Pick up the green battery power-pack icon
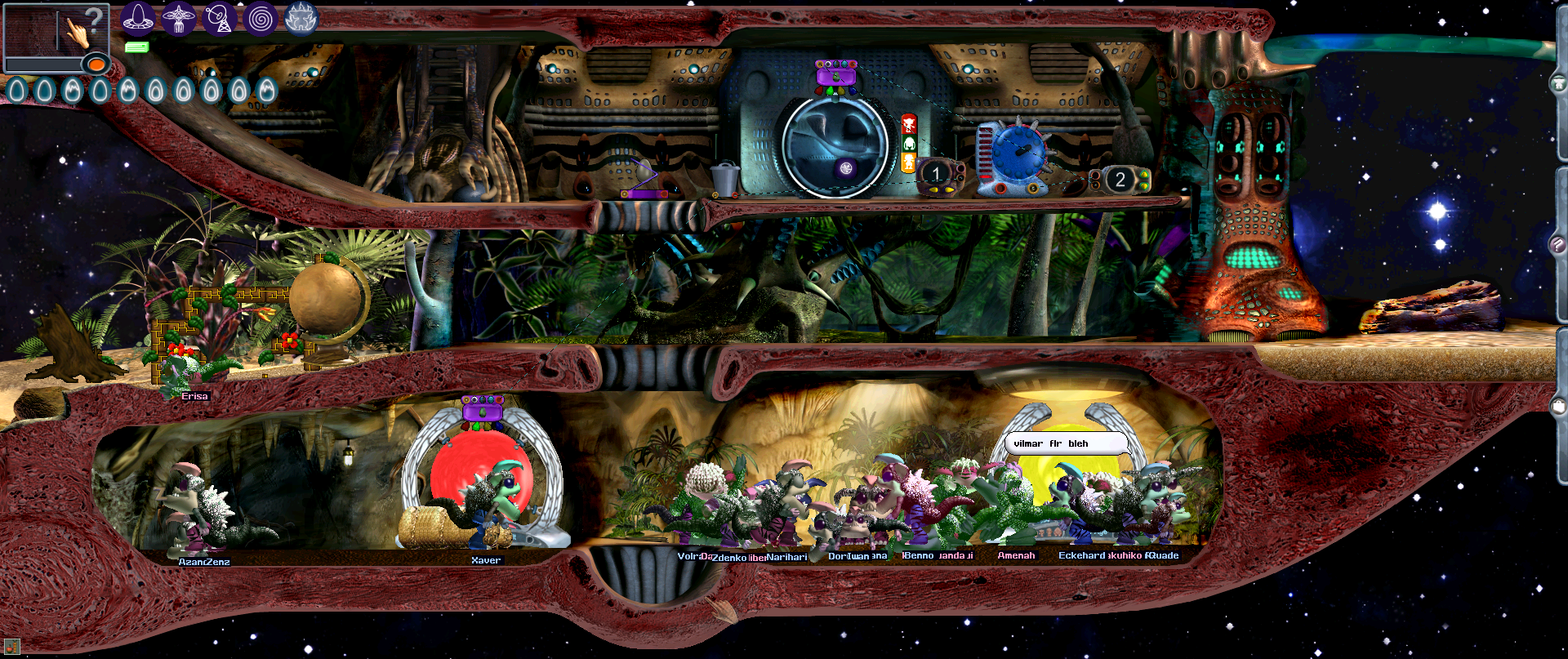This screenshot has height=659, width=1568. coord(136,47)
